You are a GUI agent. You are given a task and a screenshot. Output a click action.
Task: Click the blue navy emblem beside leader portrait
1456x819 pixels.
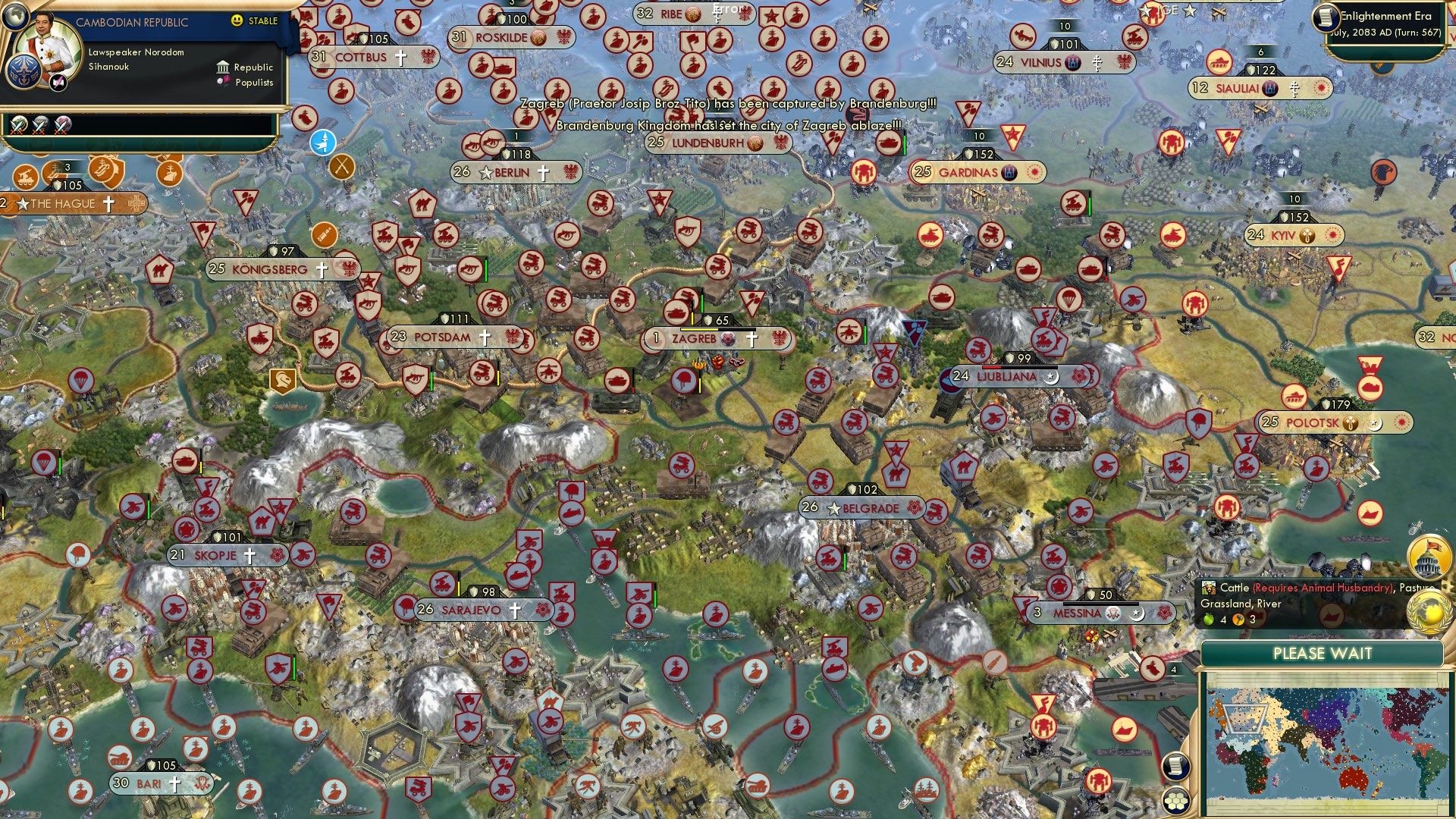pos(24,71)
